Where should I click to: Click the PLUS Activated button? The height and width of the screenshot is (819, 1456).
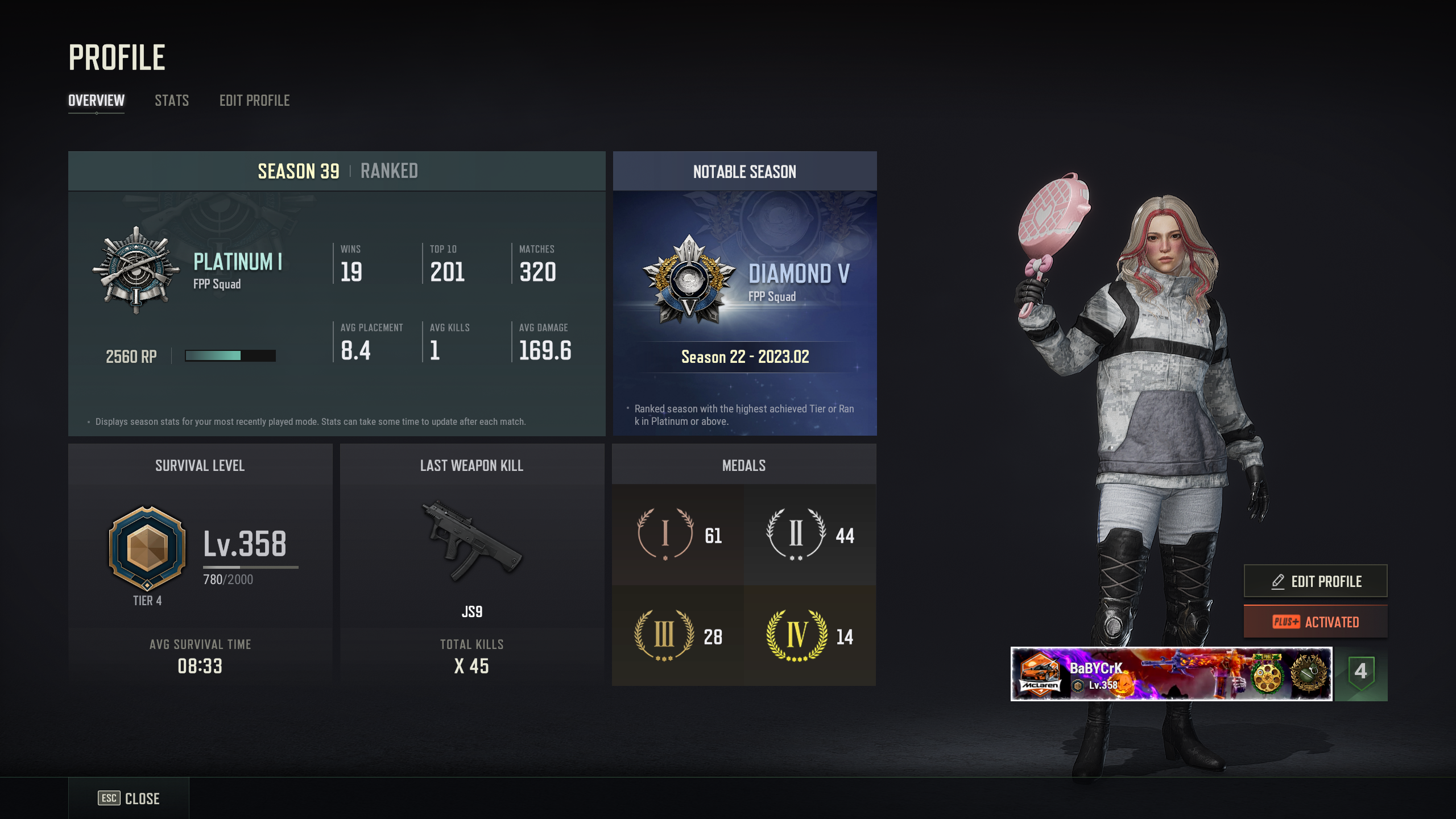tap(1315, 622)
